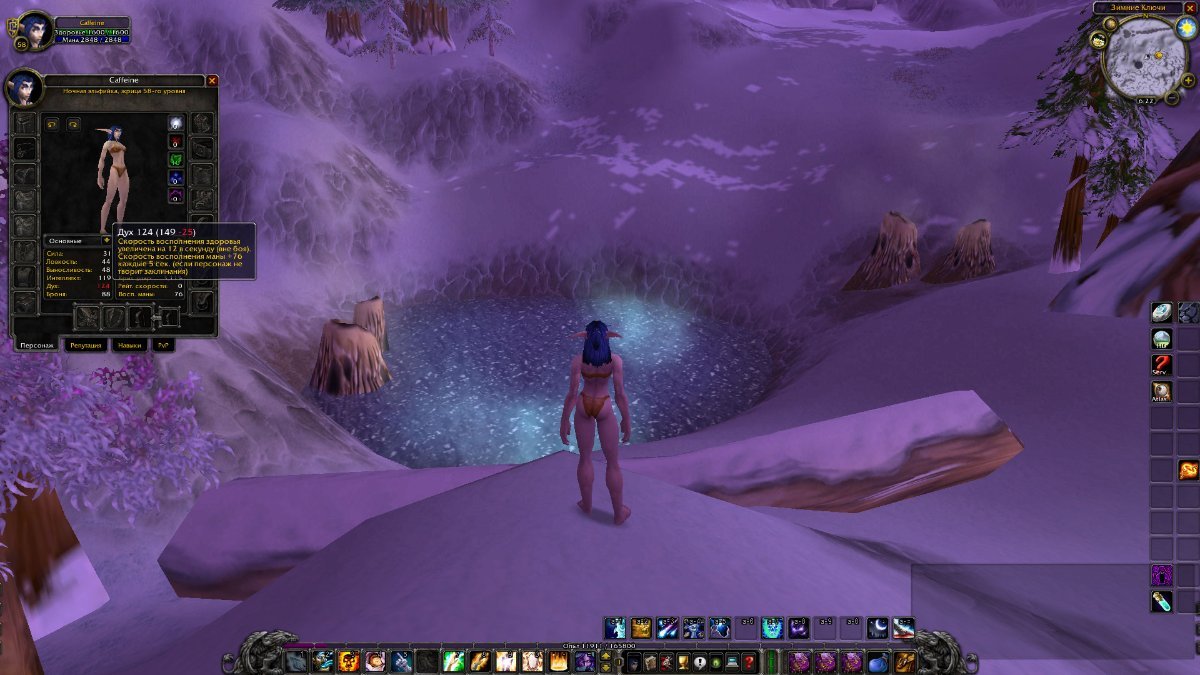
Task: Open the Atlas addon button
Action: pyautogui.click(x=1161, y=391)
